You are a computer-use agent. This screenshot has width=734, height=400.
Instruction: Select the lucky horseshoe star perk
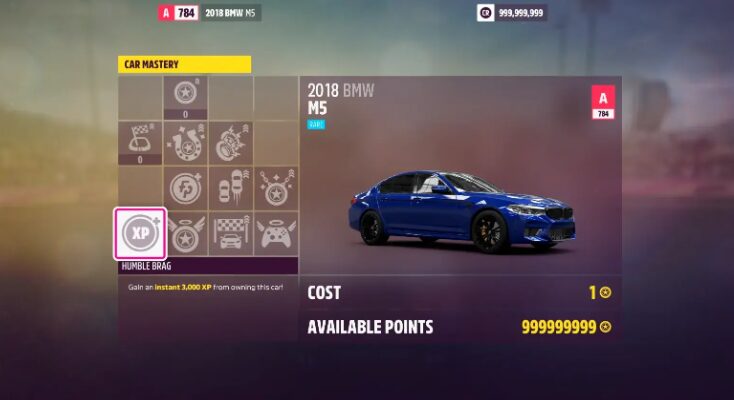(186, 143)
